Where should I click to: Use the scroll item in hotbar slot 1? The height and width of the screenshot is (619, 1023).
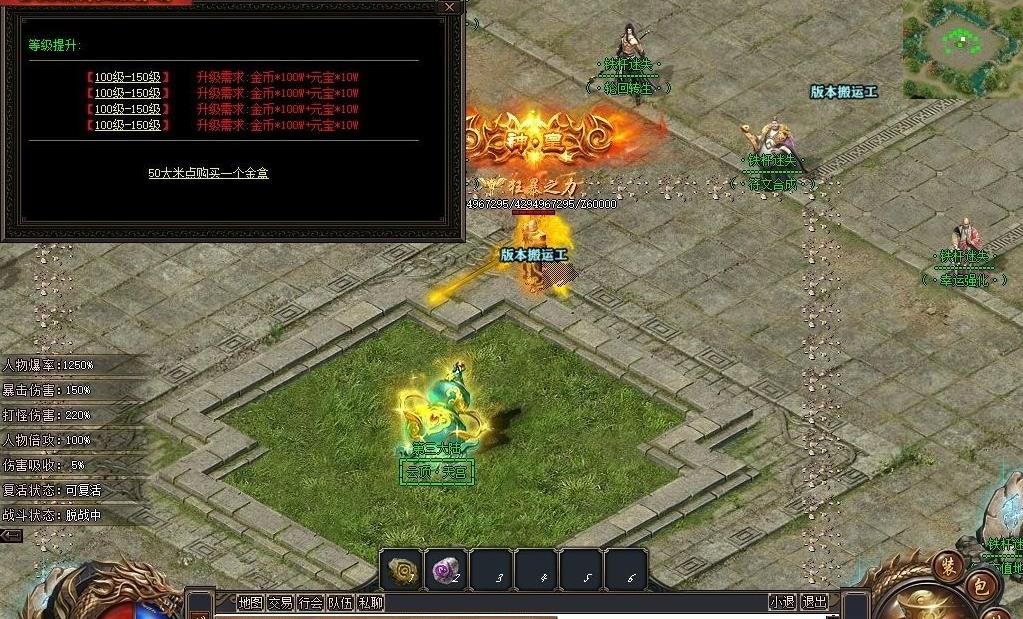tap(401, 569)
